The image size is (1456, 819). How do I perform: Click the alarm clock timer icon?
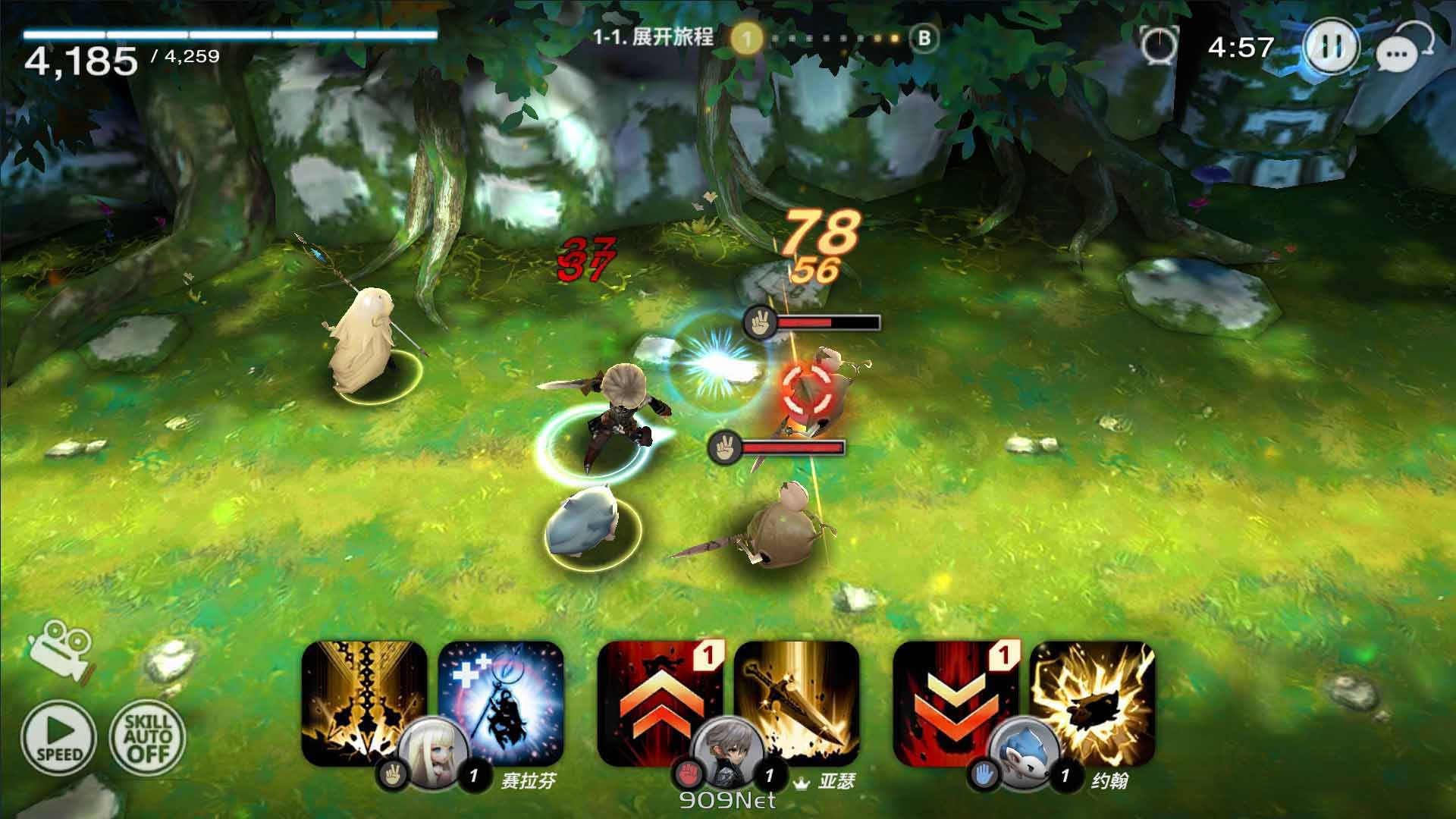tap(1159, 45)
